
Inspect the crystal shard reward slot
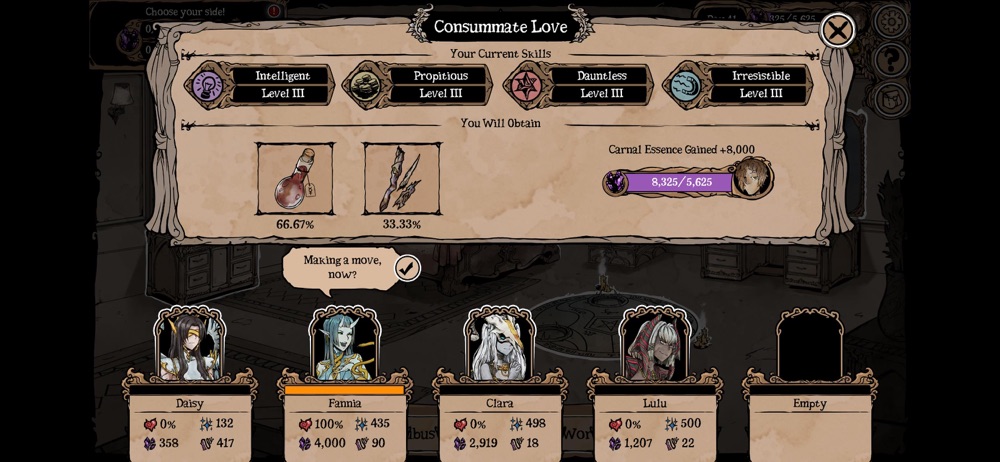click(401, 179)
